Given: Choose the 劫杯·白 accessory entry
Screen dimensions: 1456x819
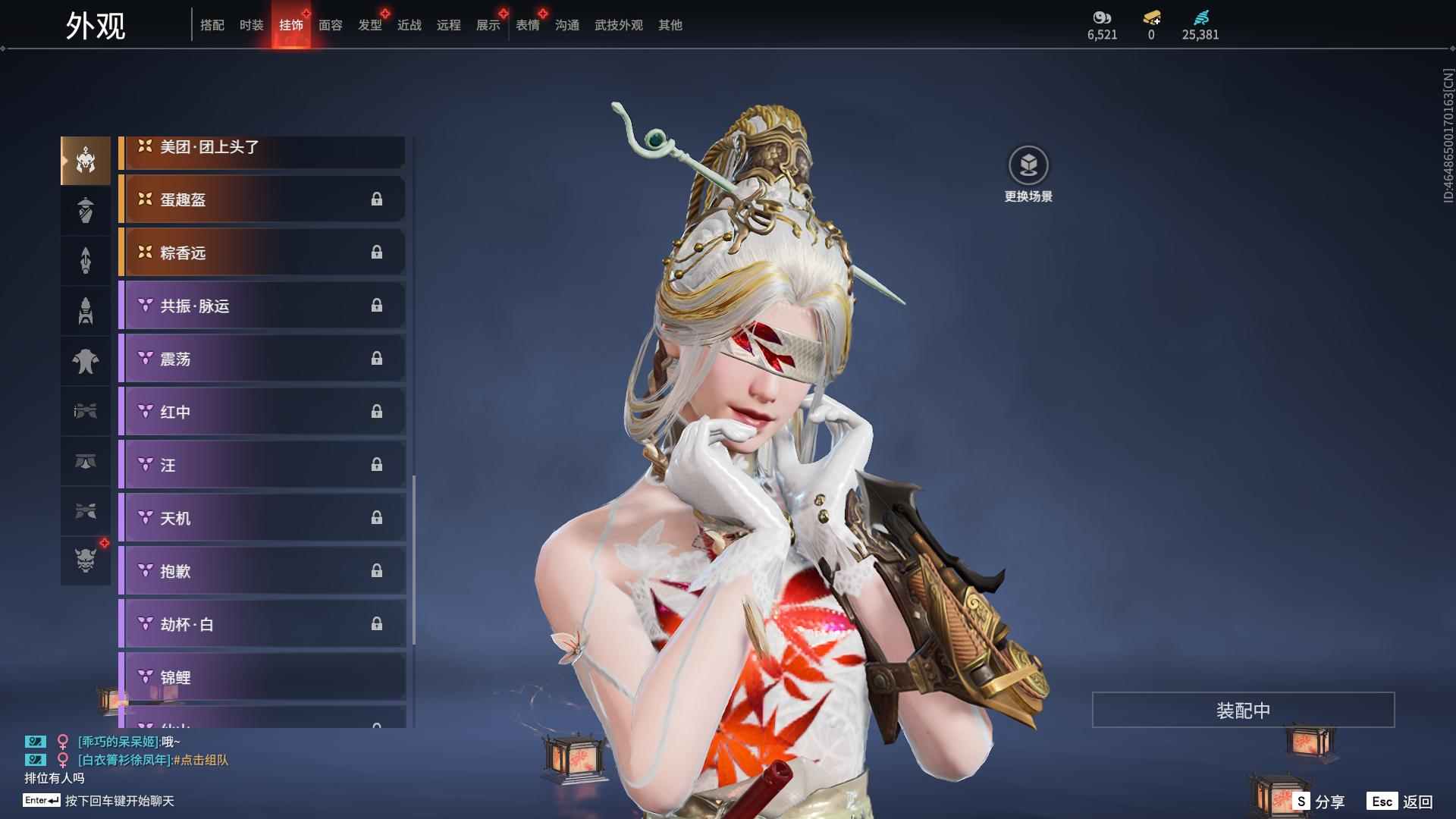Looking at the screenshot, I should pyautogui.click(x=262, y=624).
